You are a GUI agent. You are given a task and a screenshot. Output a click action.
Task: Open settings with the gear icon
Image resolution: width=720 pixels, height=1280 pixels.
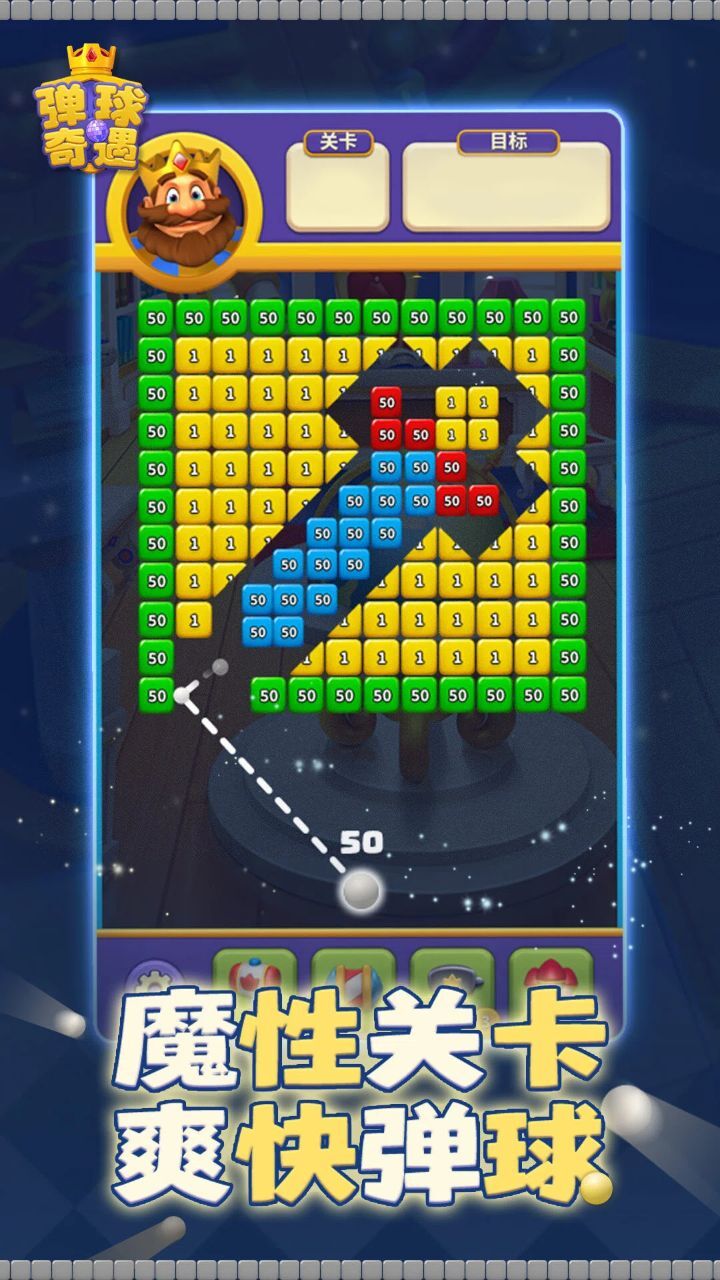(156, 980)
